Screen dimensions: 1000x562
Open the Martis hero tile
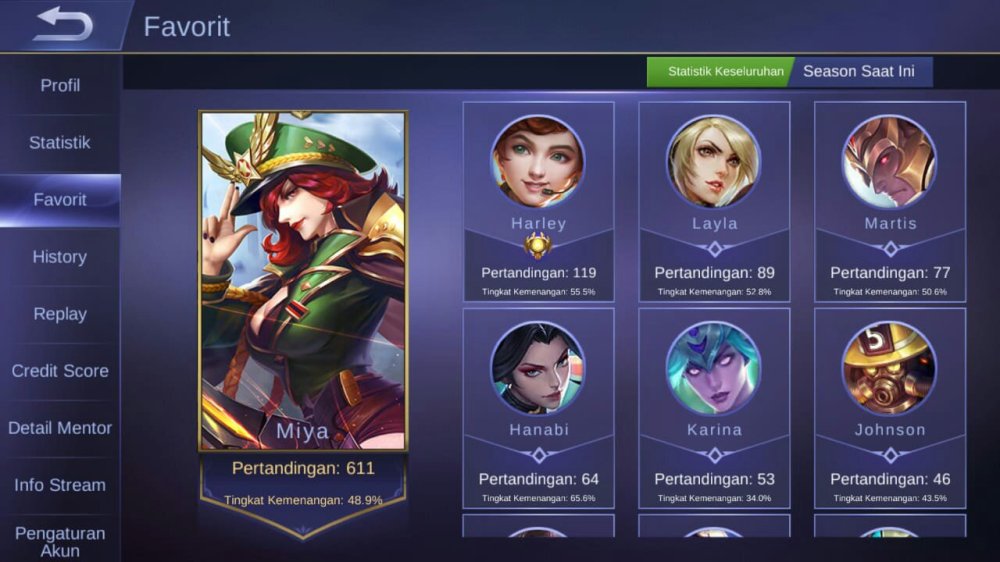click(890, 202)
